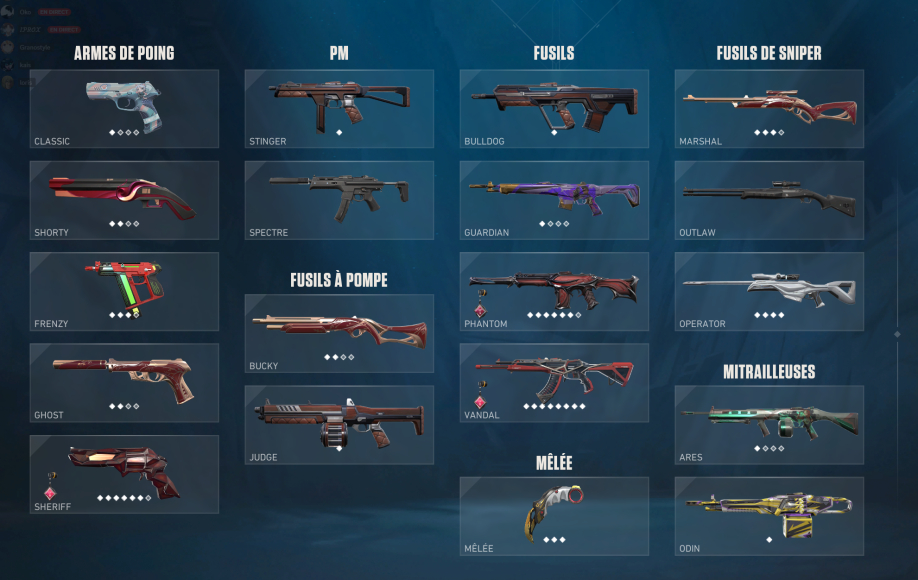Open the Operator sniper tile
Screen dimensions: 918x580
click(x=769, y=291)
